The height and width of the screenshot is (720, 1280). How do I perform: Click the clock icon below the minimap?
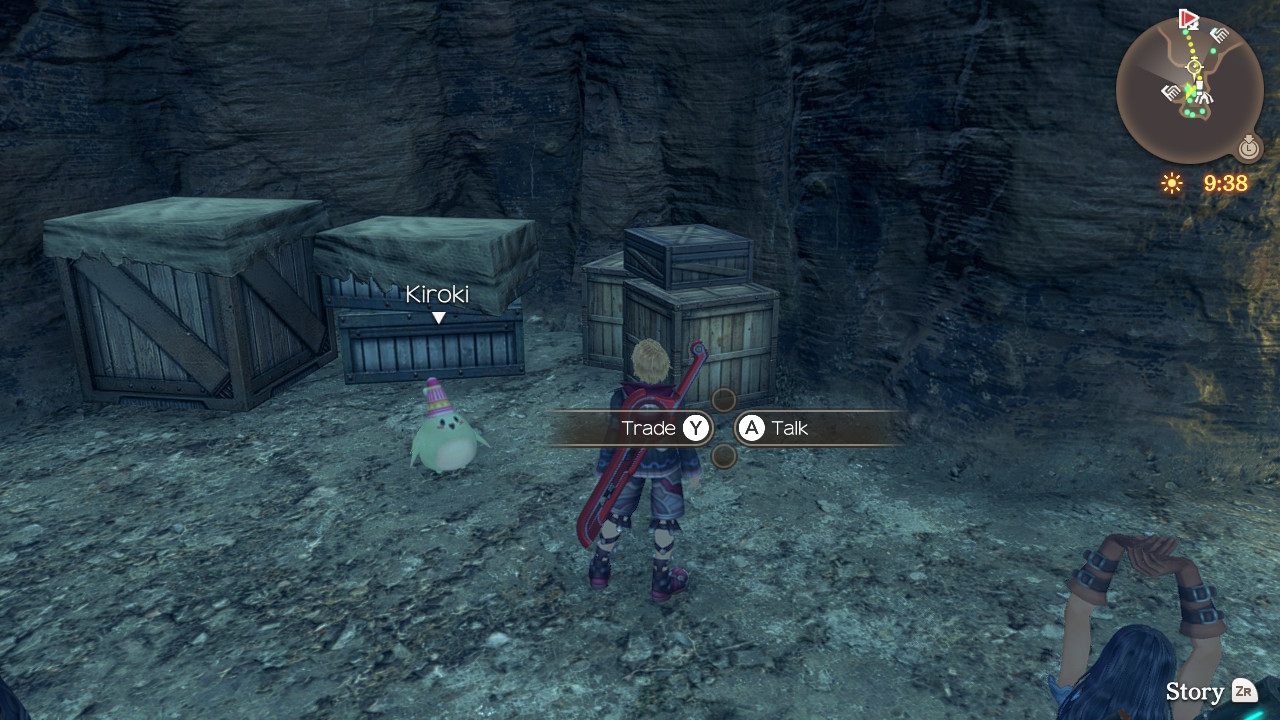tap(1249, 148)
